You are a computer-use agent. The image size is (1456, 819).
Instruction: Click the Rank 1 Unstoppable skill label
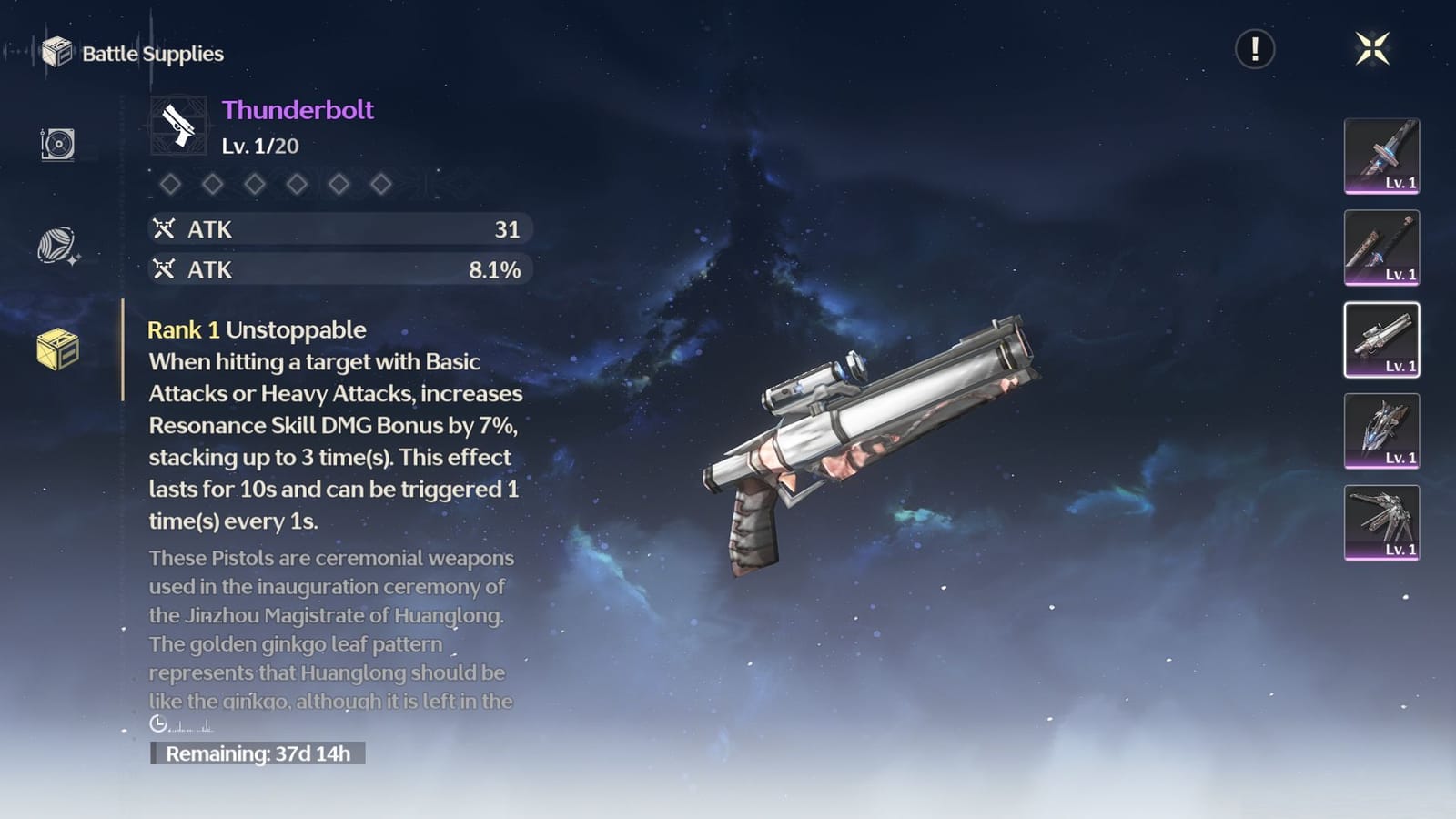tap(257, 329)
